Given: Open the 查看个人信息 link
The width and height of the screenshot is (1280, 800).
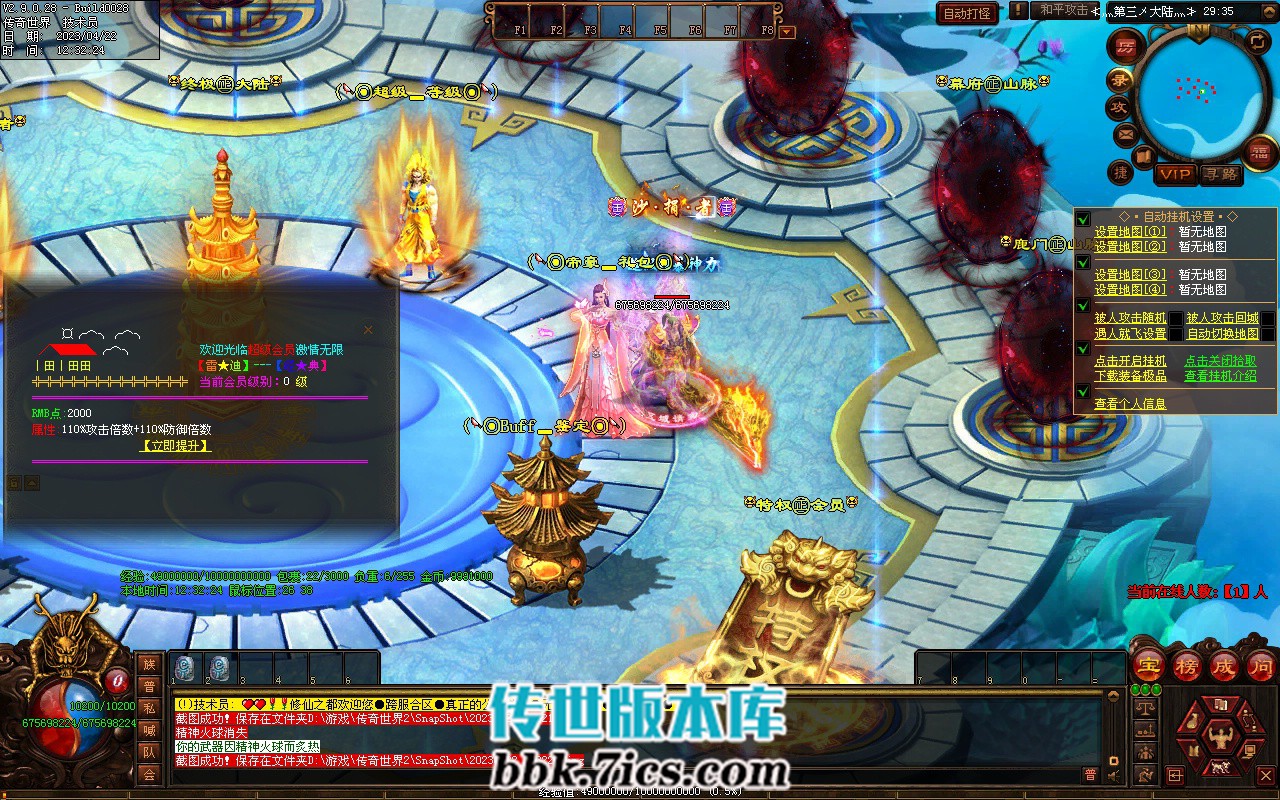Looking at the screenshot, I should [x=1130, y=404].
